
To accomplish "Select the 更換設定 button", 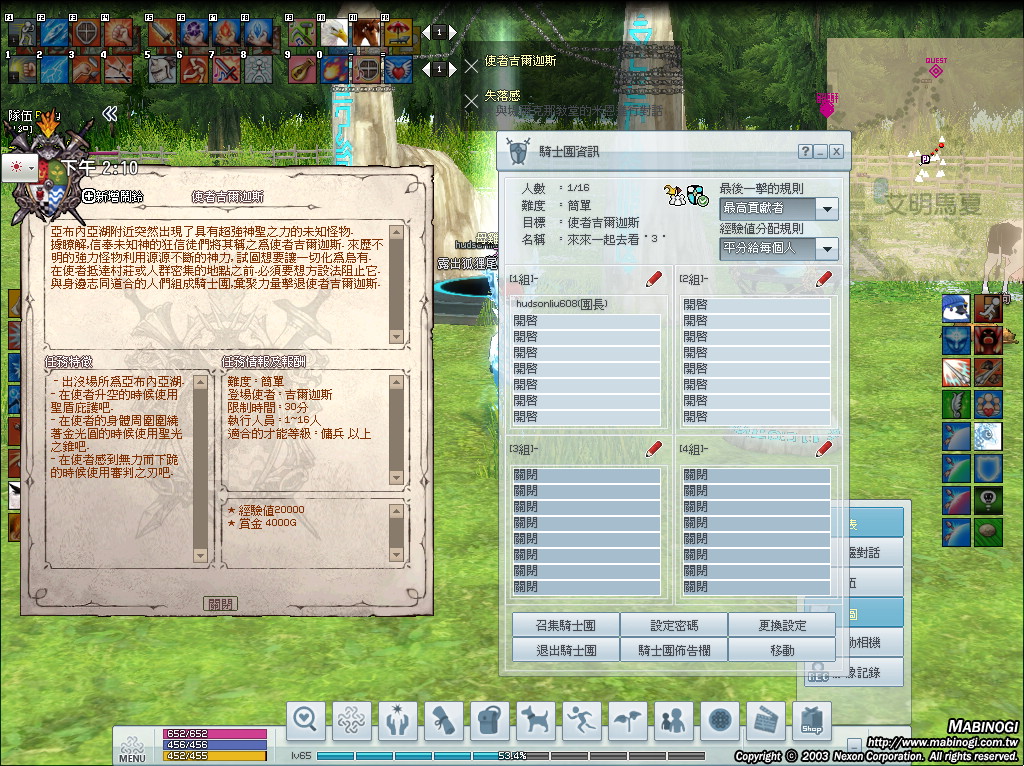I will 782,625.
